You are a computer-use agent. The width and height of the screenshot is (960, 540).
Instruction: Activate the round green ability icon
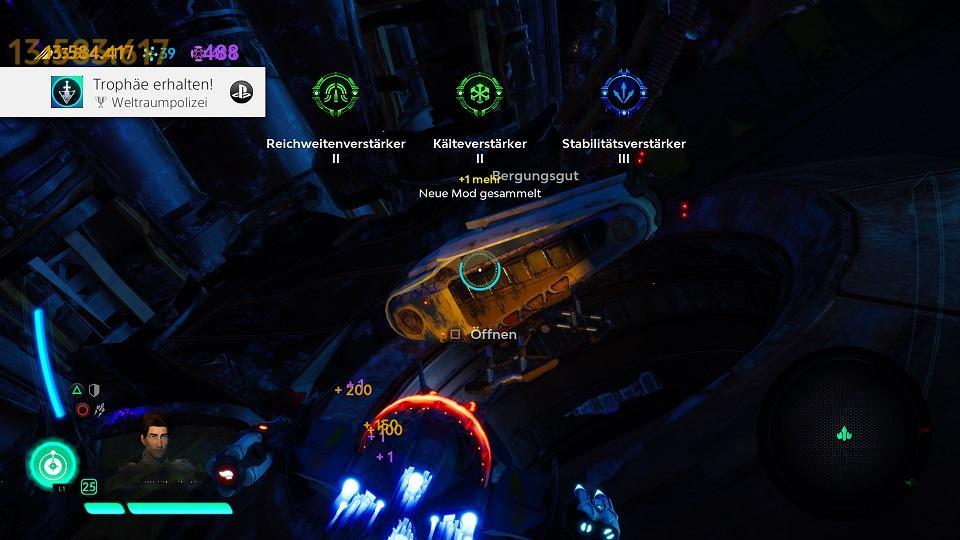click(x=51, y=463)
